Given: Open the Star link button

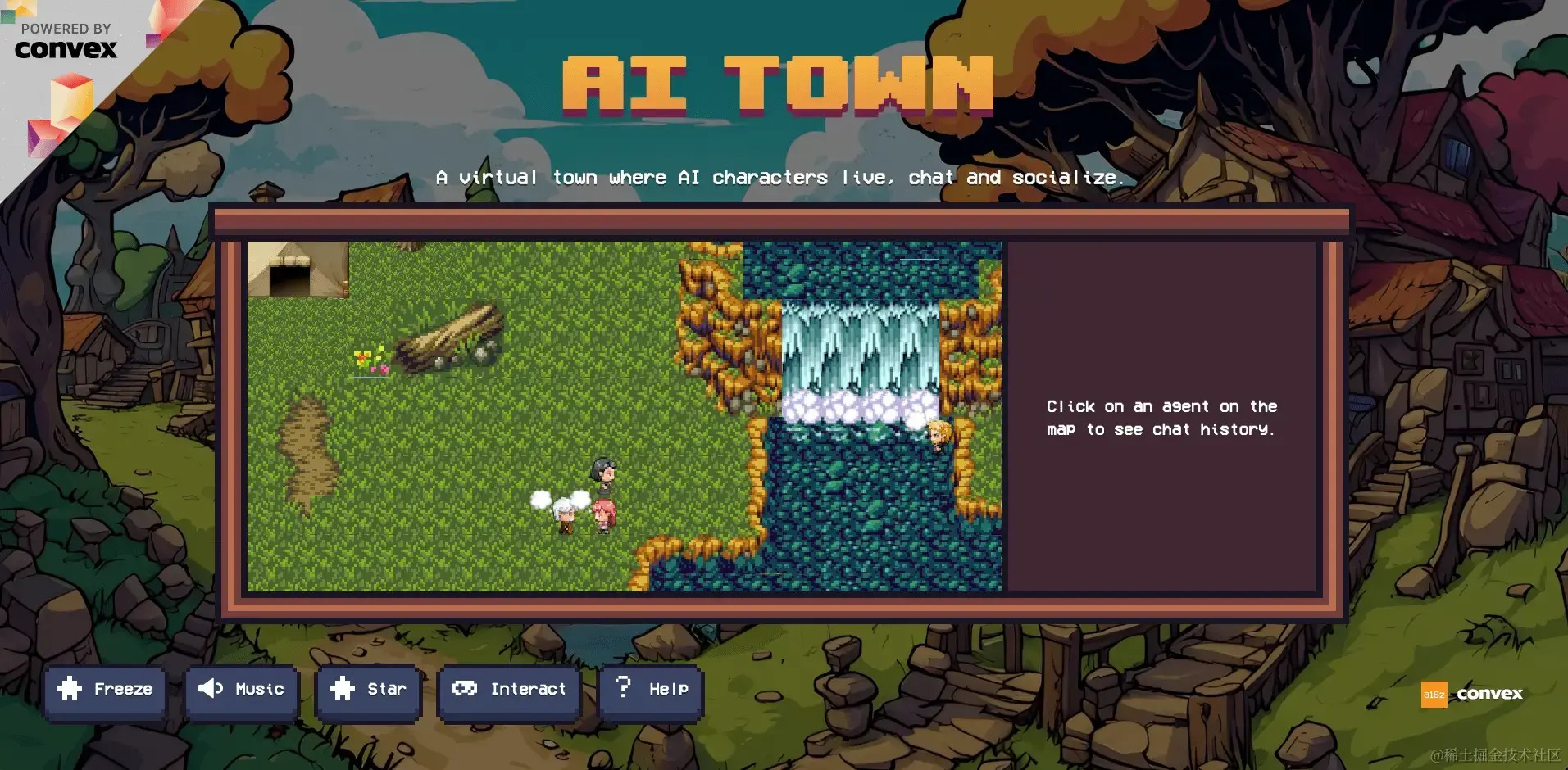Looking at the screenshot, I should click(368, 690).
